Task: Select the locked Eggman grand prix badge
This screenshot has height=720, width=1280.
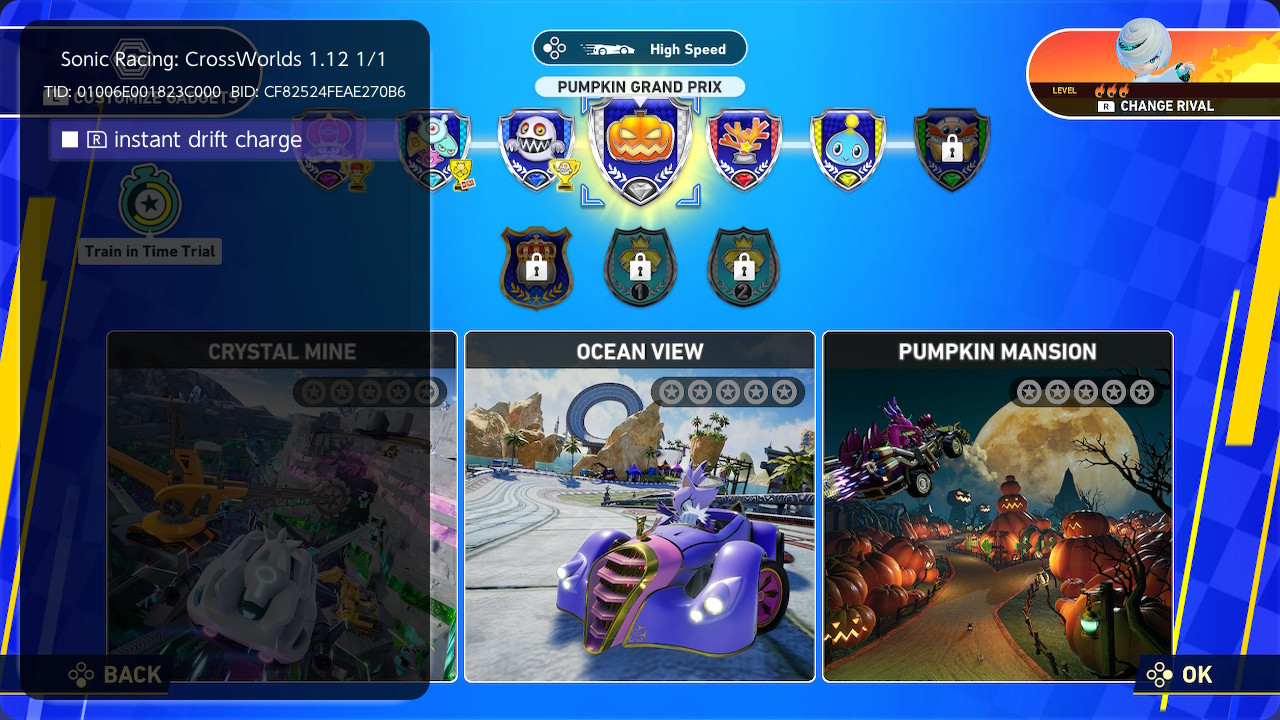Action: pos(952,150)
